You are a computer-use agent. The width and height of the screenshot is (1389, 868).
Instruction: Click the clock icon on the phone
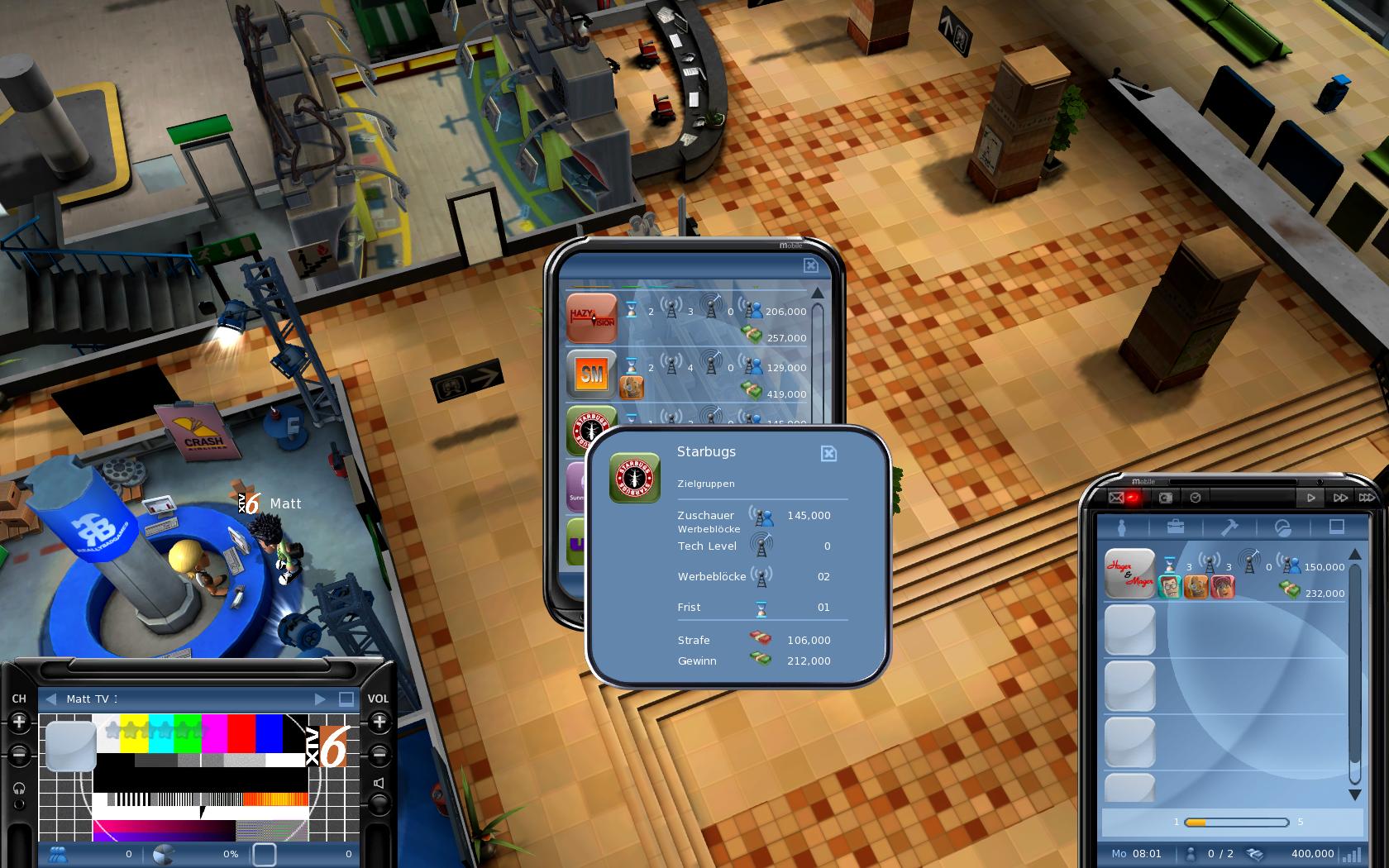(x=1196, y=498)
